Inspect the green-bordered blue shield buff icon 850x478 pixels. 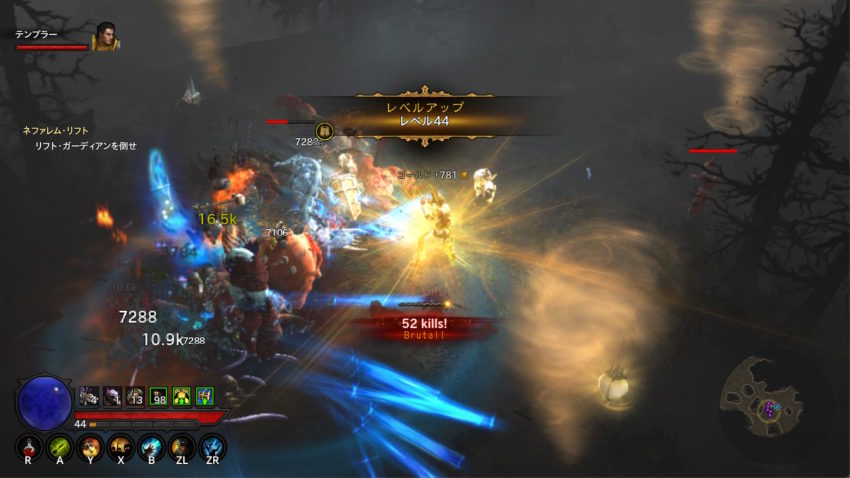(x=204, y=396)
